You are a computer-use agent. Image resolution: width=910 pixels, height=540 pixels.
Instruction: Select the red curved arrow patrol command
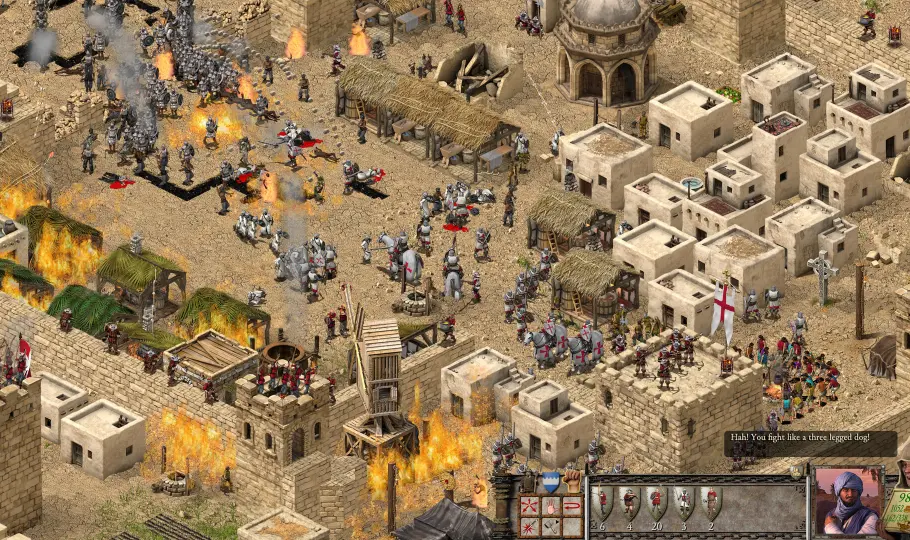point(572,505)
